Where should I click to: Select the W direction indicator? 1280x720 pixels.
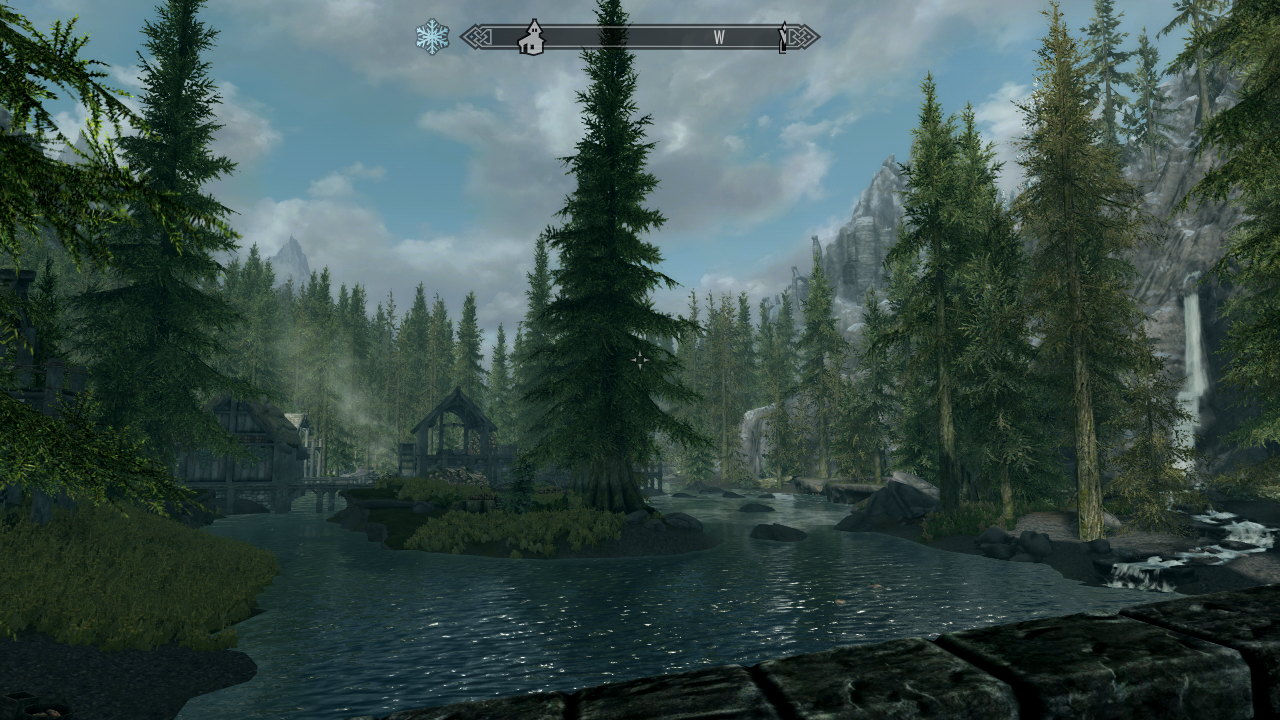pos(718,34)
